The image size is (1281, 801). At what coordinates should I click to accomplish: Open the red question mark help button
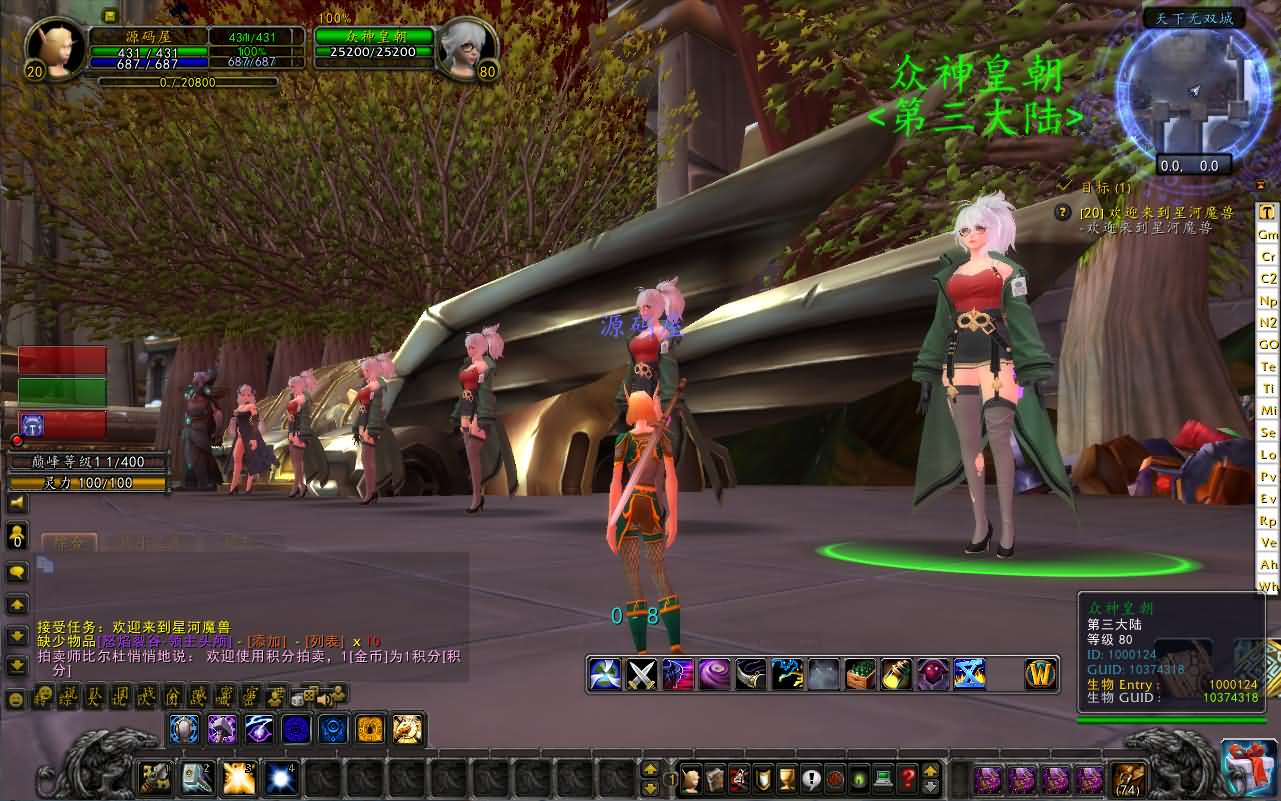tap(907, 777)
